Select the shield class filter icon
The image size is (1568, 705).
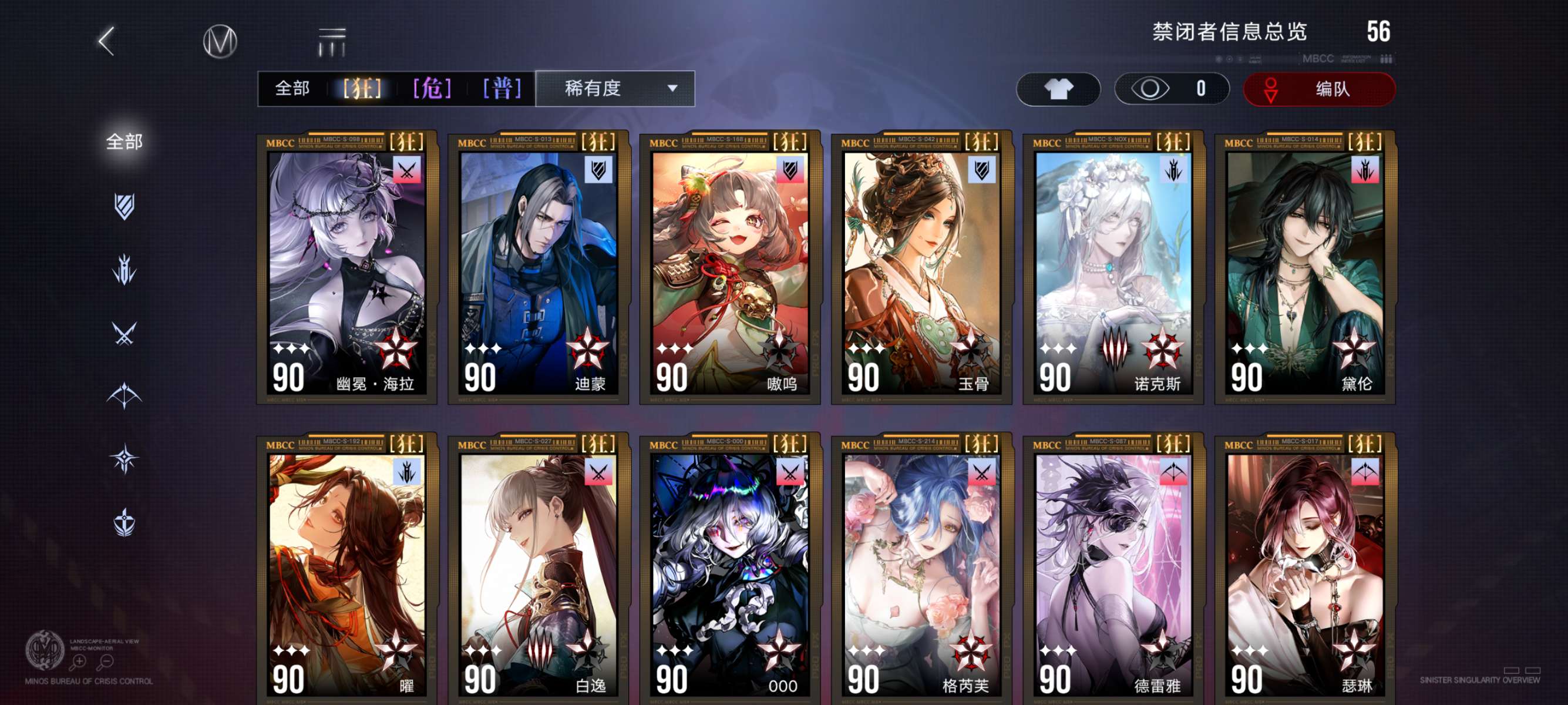point(124,206)
